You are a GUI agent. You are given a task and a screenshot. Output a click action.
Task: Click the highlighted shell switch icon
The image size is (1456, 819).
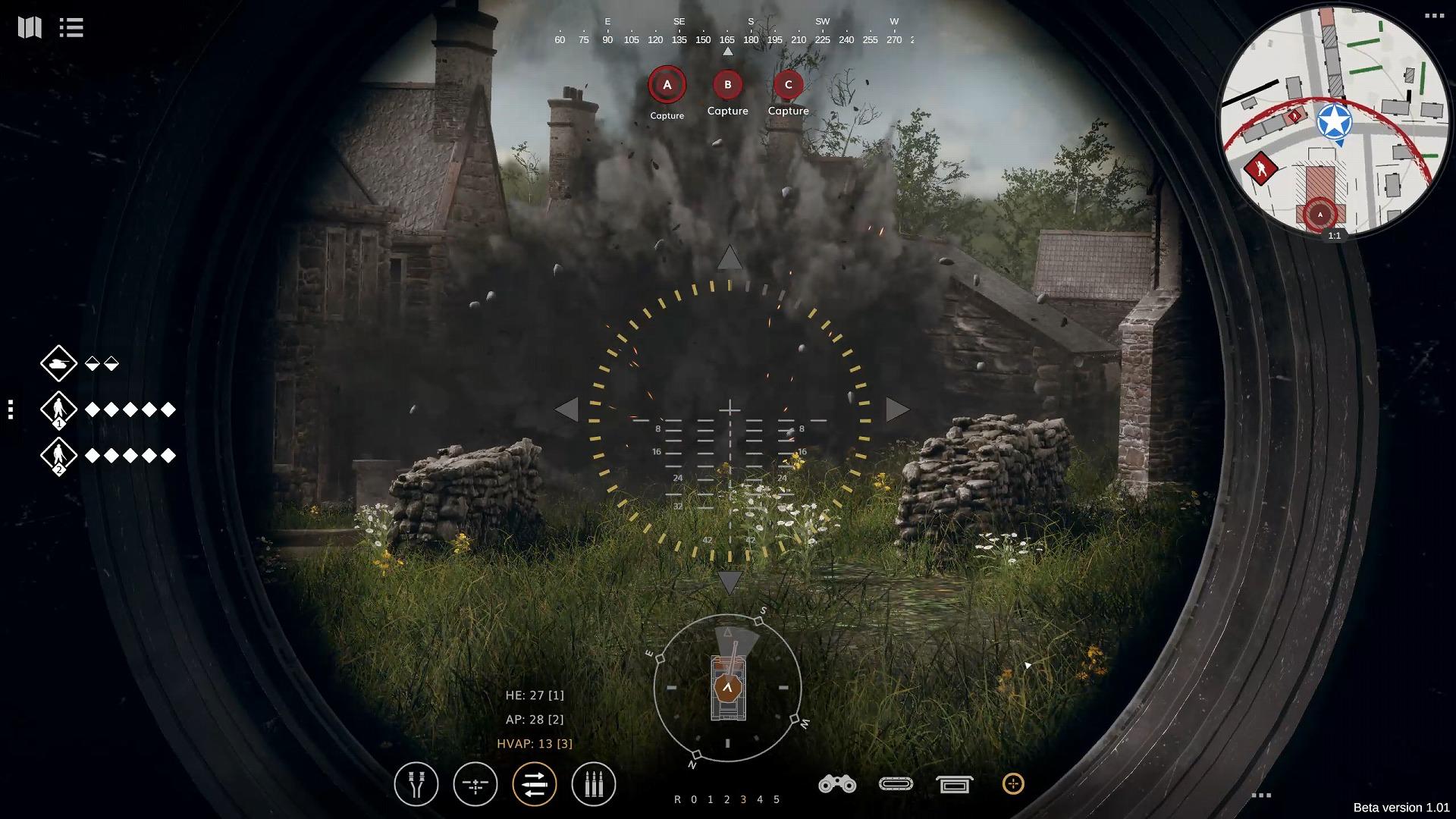tap(535, 785)
